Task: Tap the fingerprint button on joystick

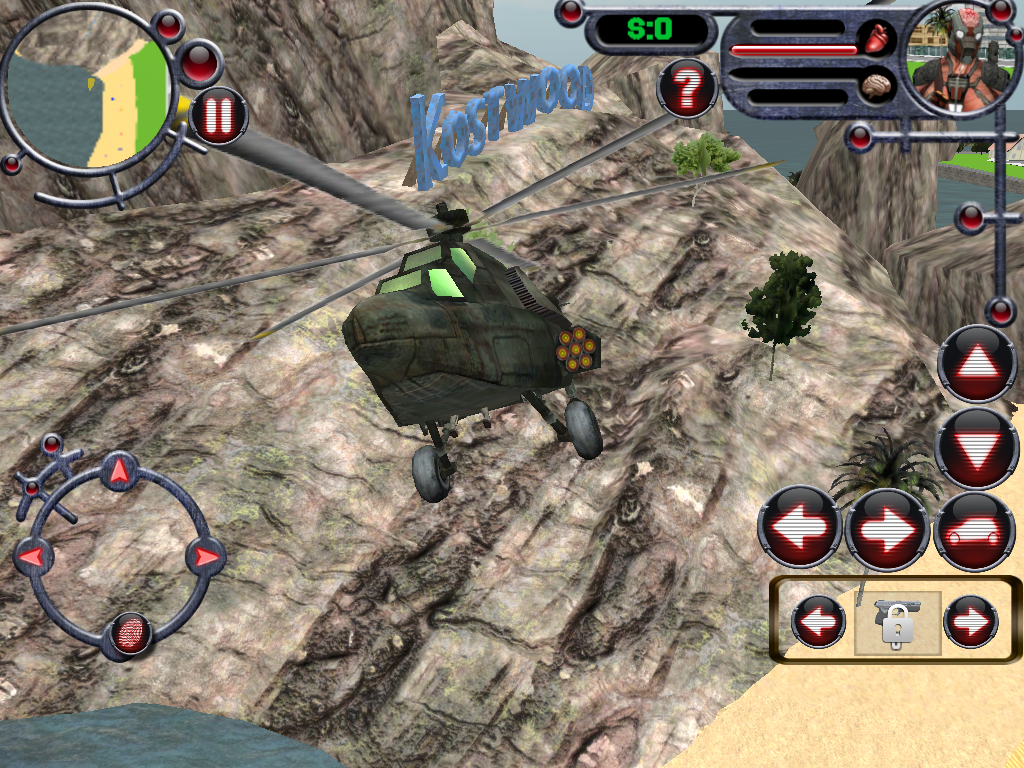Action: (x=130, y=633)
